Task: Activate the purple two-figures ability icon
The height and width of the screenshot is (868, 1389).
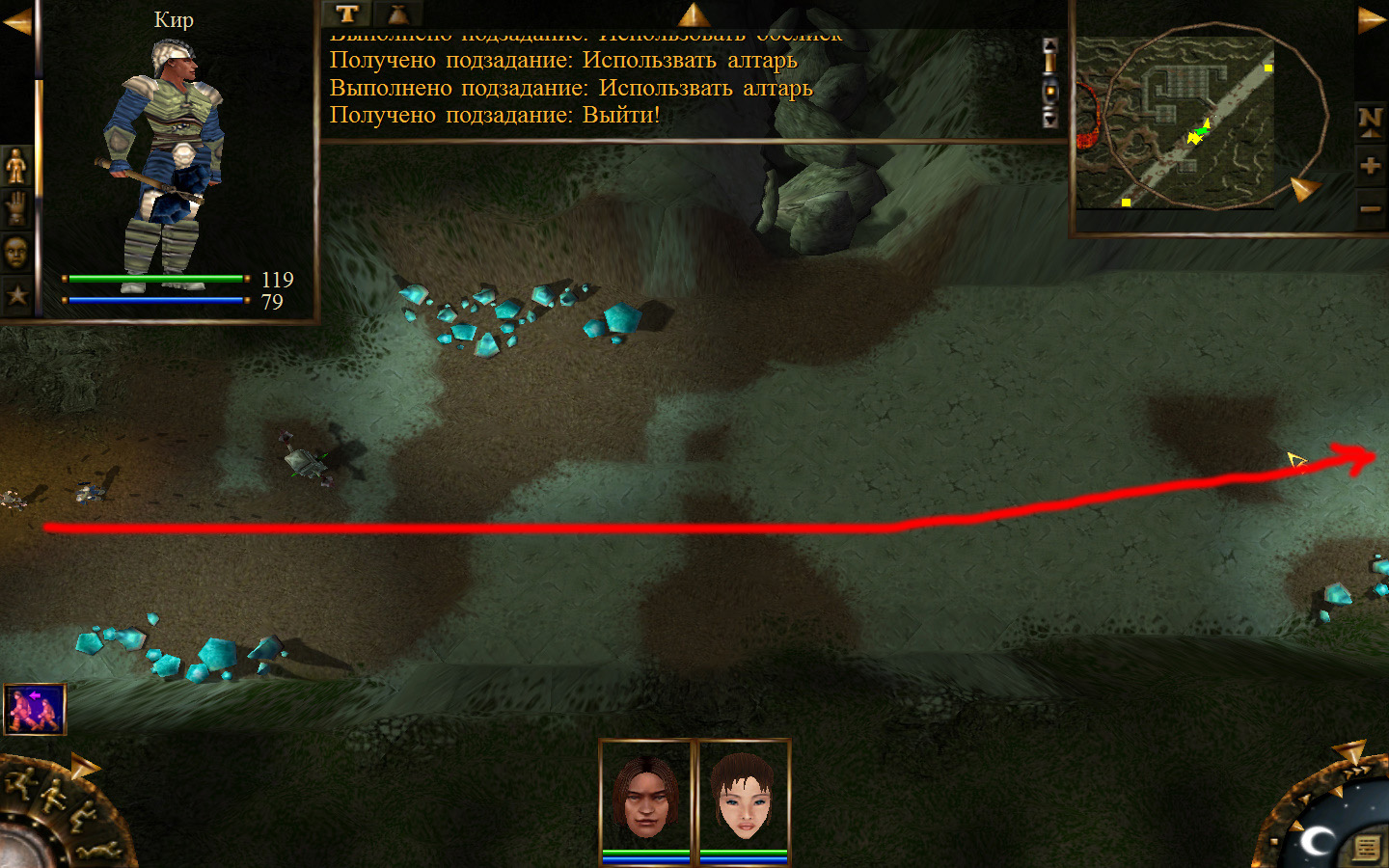Action: tap(35, 709)
